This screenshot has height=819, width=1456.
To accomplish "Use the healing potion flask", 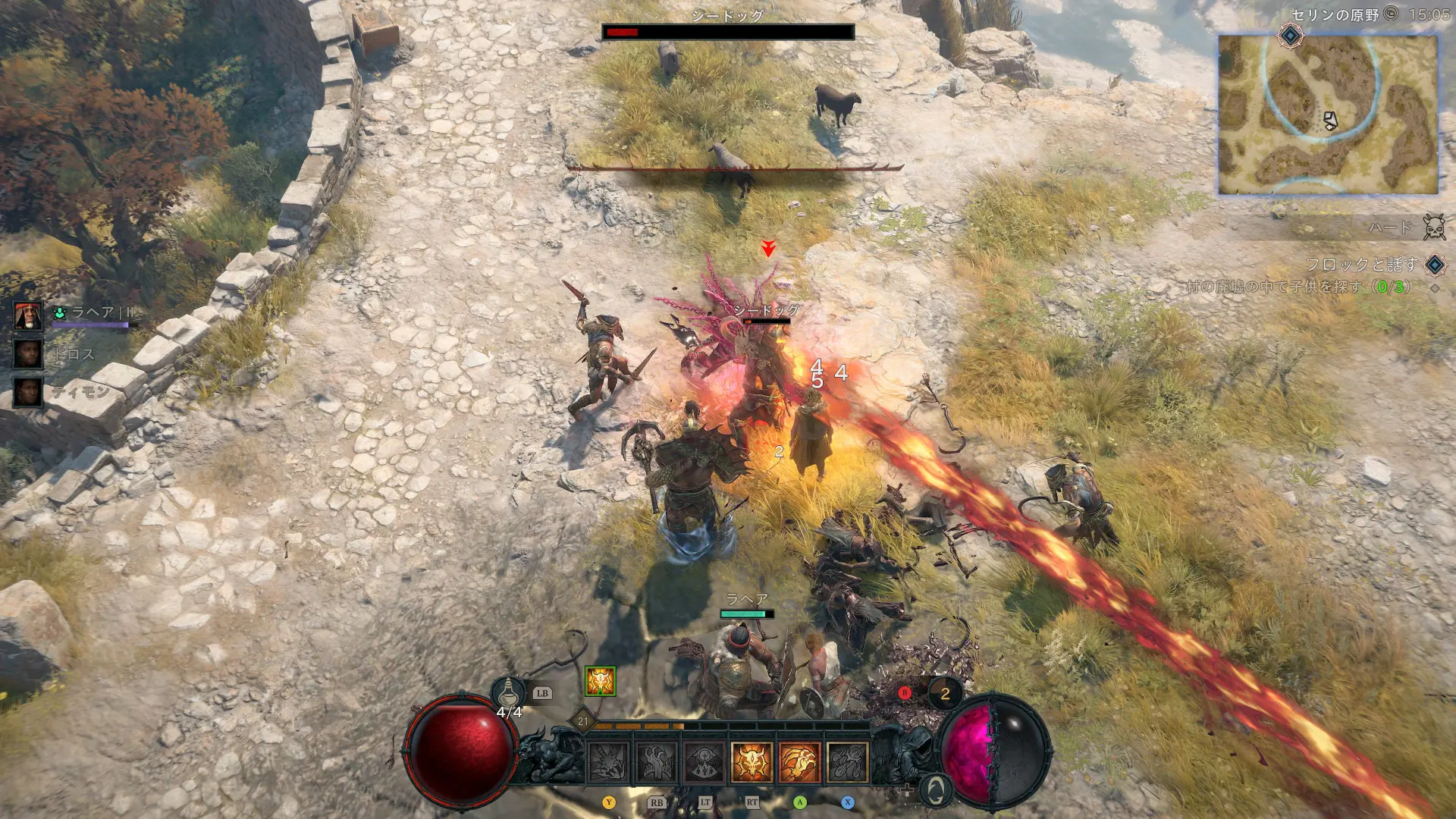I will point(508,692).
